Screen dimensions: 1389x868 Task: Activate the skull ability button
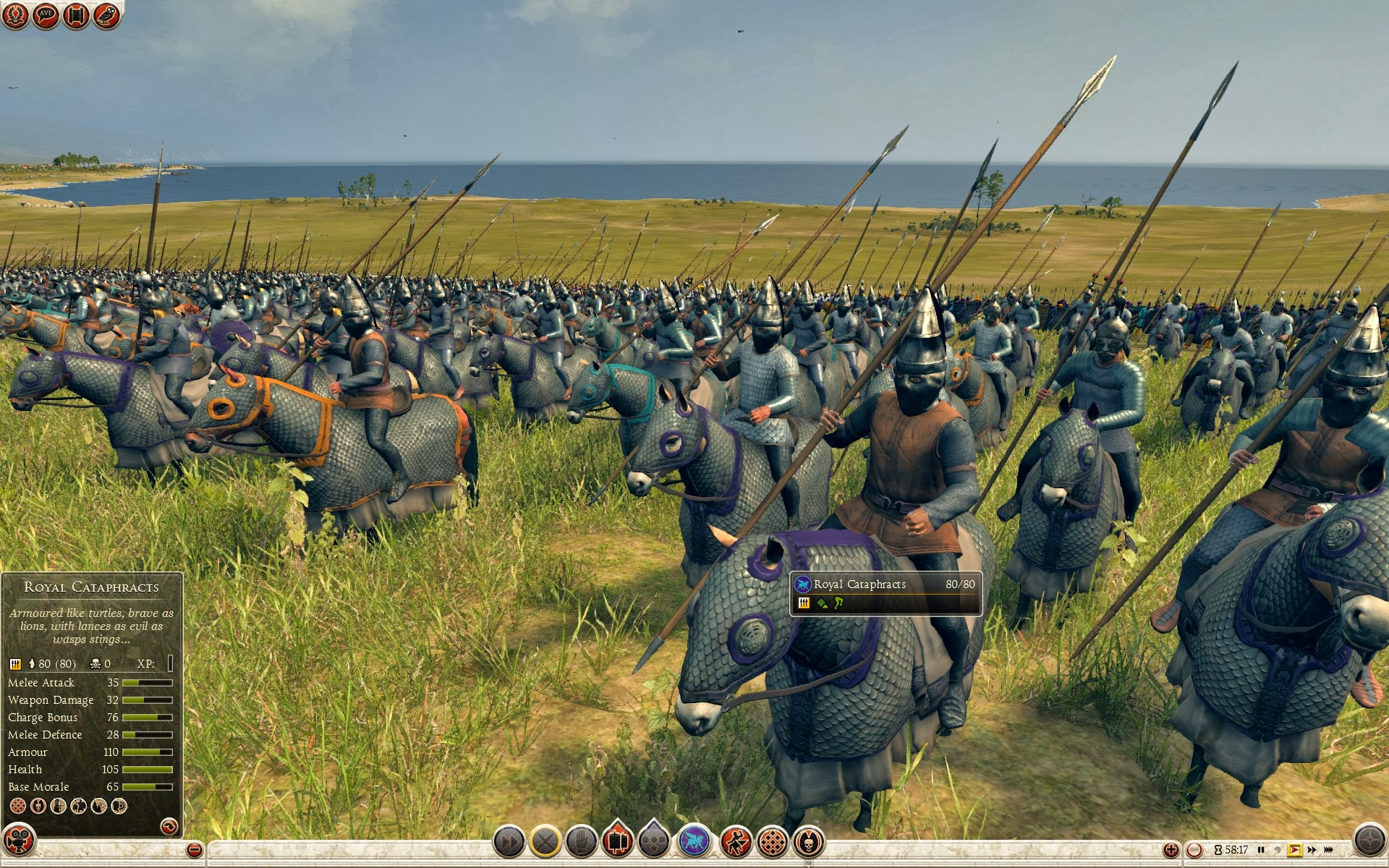click(809, 842)
